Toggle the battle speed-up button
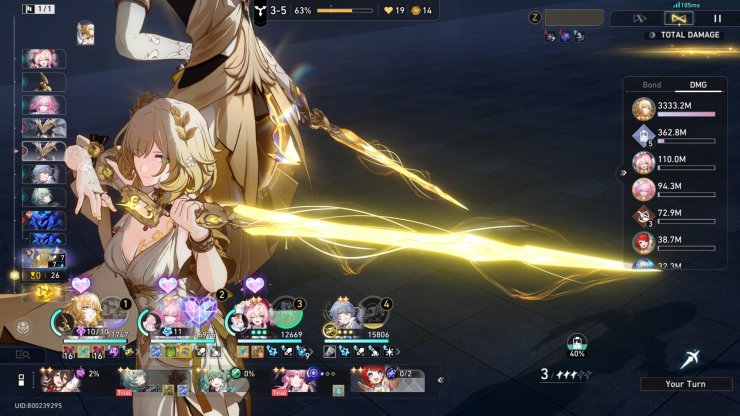 [641, 18]
